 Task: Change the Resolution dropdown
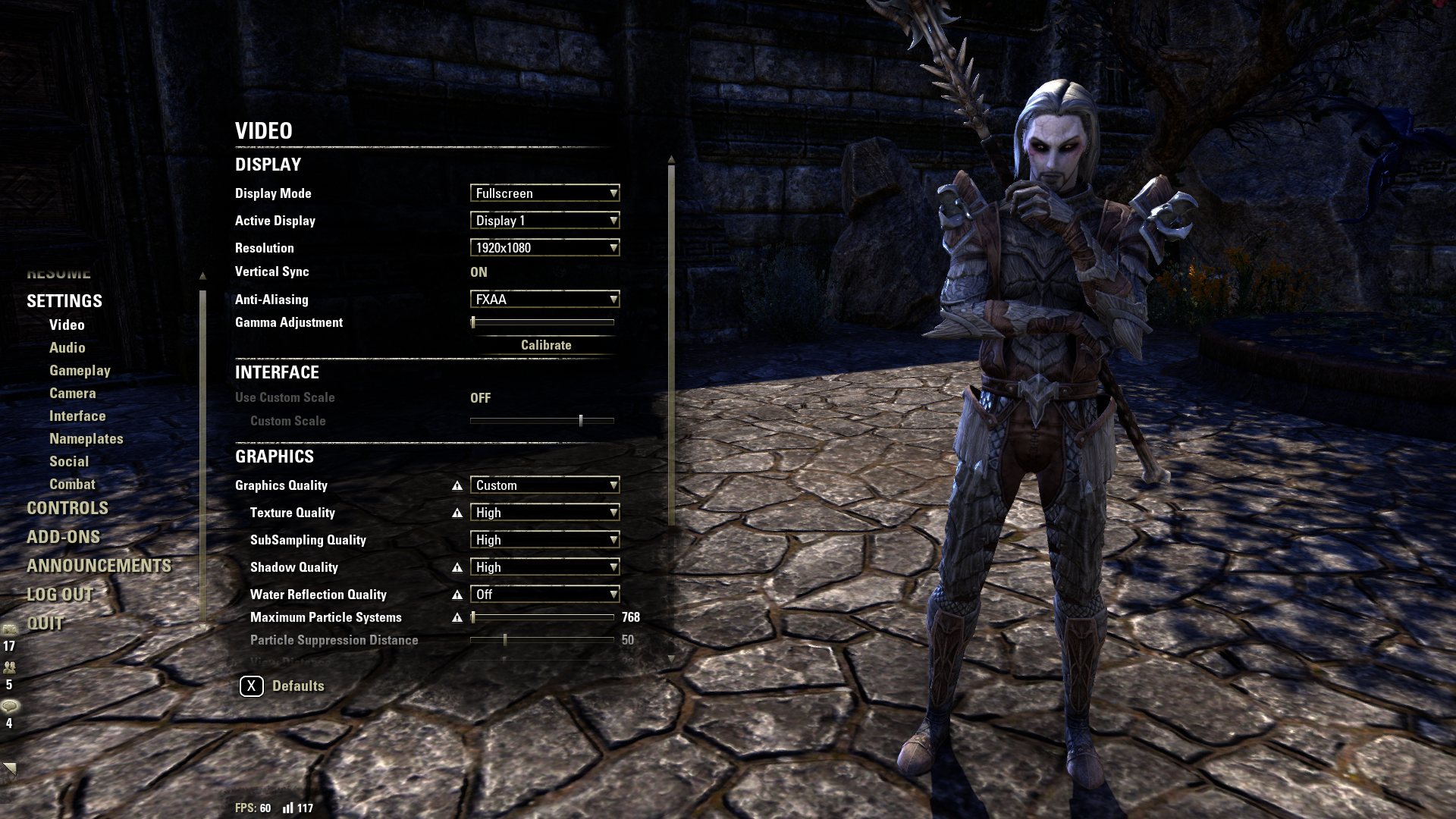544,248
